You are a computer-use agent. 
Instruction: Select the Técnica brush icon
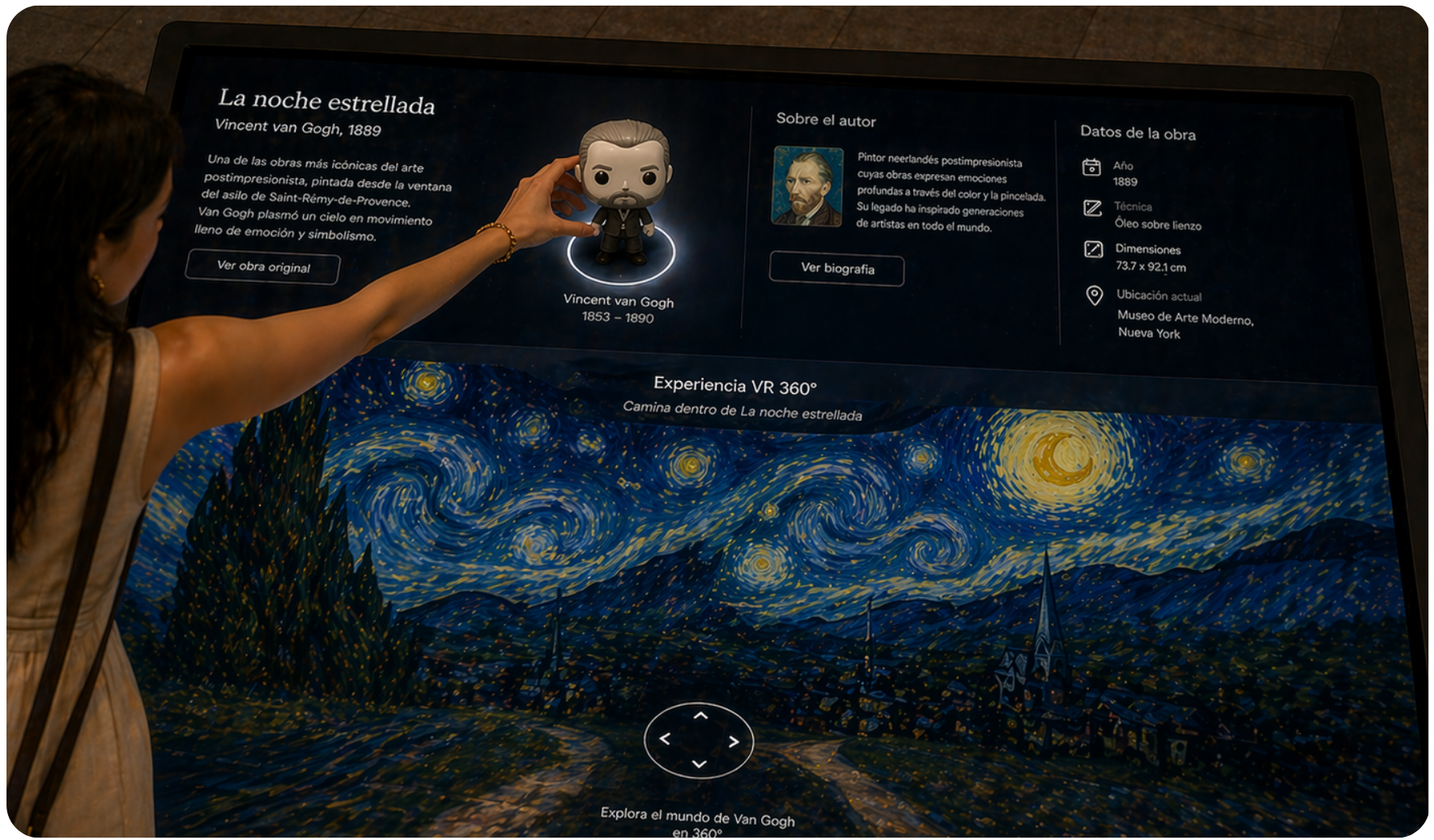[1093, 208]
